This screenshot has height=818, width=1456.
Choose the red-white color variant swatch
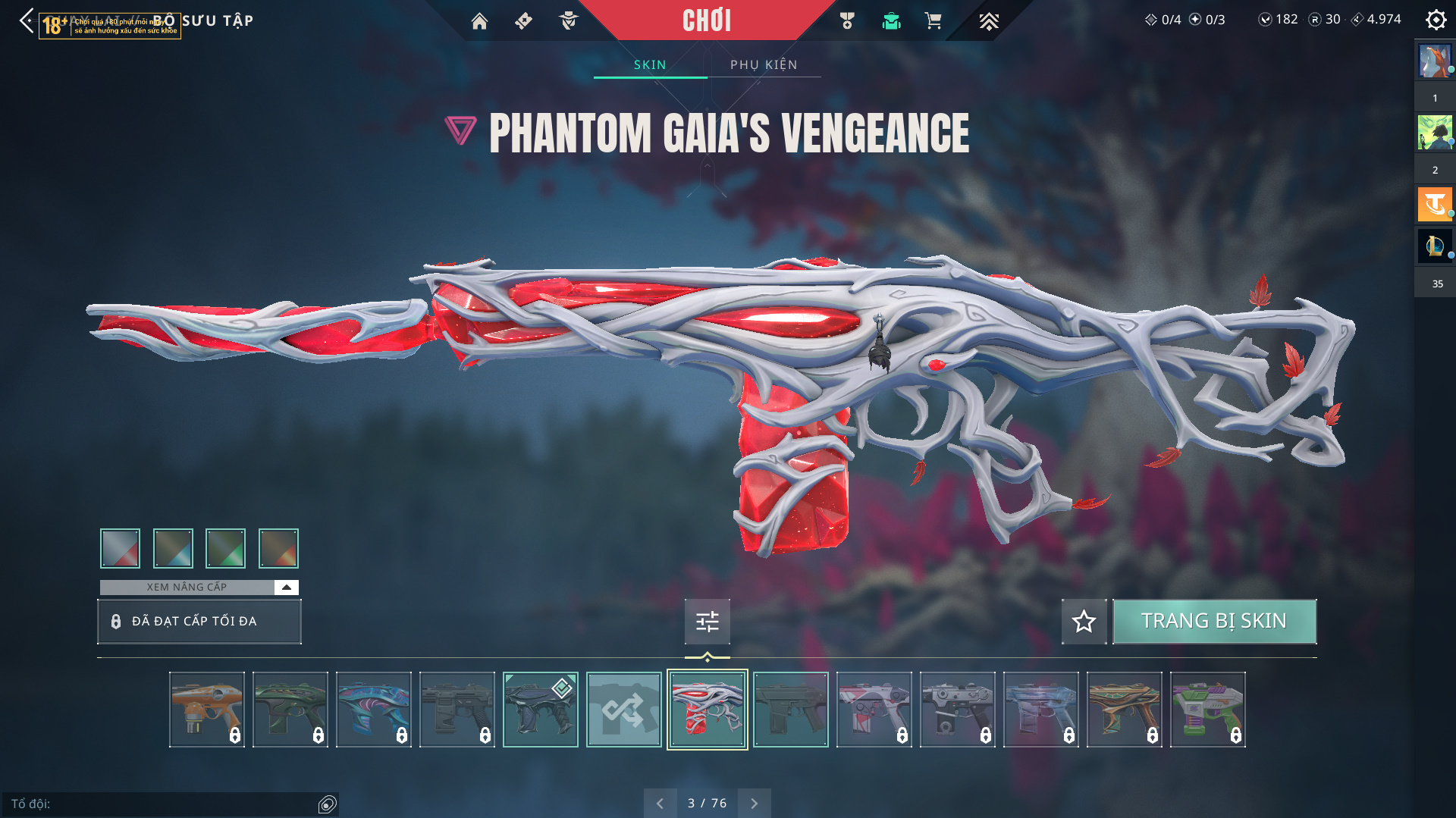120,548
